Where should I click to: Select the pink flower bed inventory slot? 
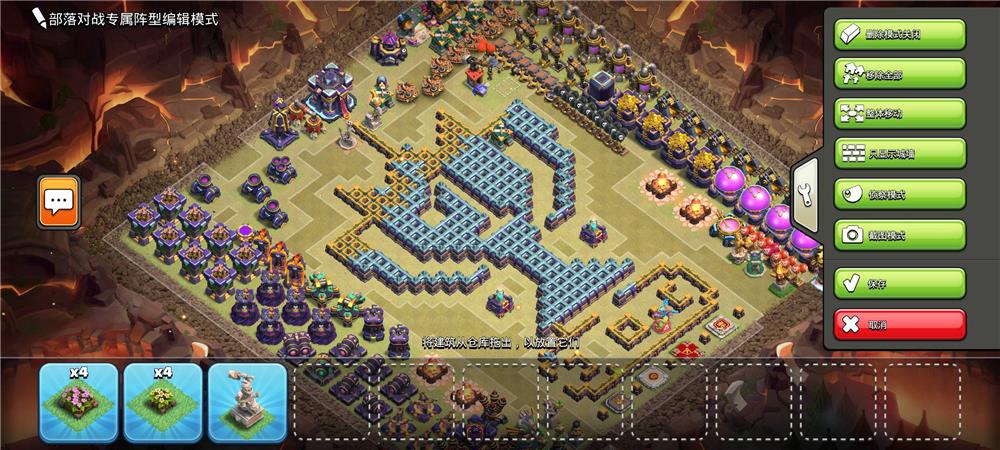pos(79,402)
